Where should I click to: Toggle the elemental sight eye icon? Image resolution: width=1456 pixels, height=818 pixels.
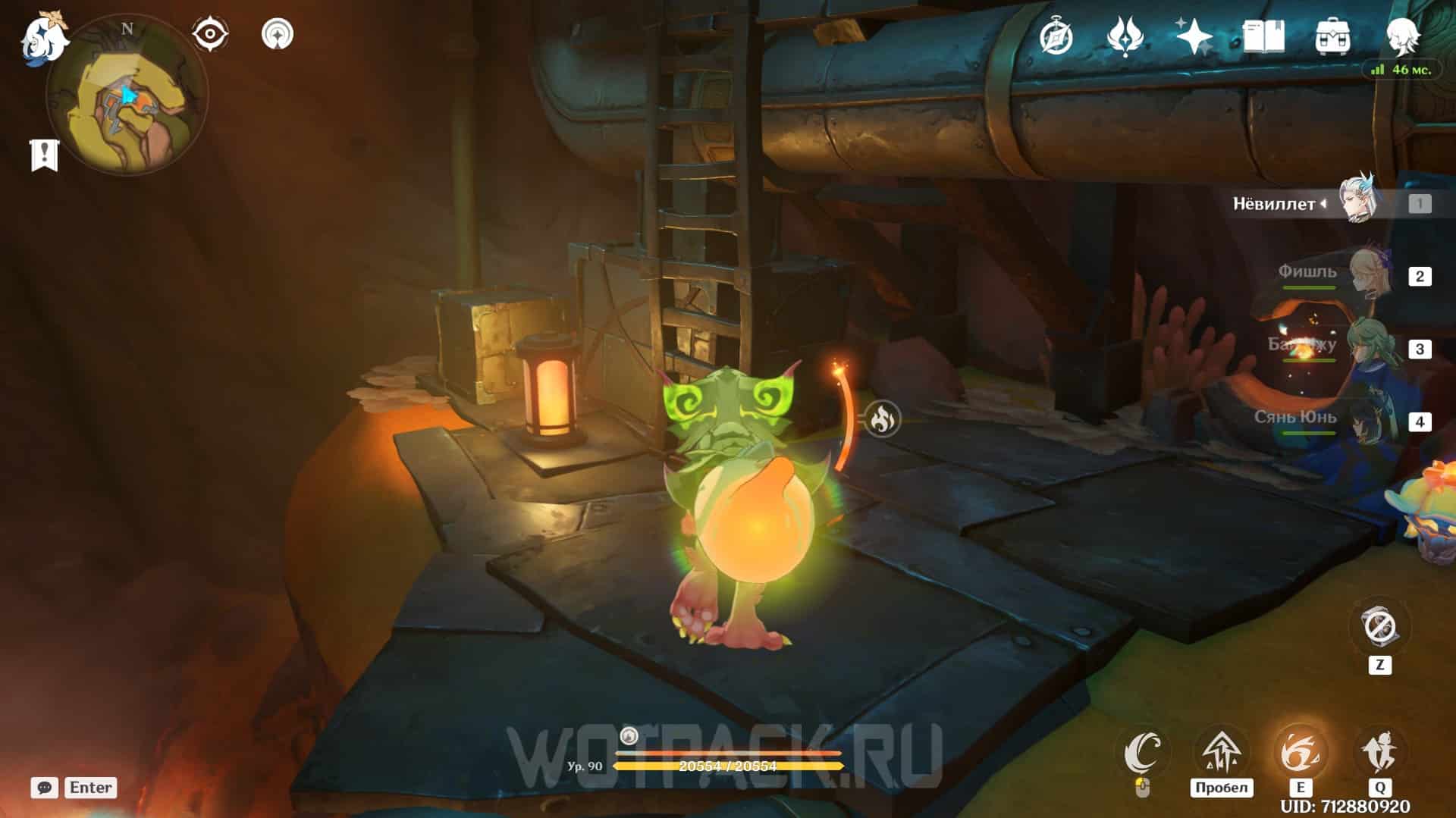click(x=209, y=35)
